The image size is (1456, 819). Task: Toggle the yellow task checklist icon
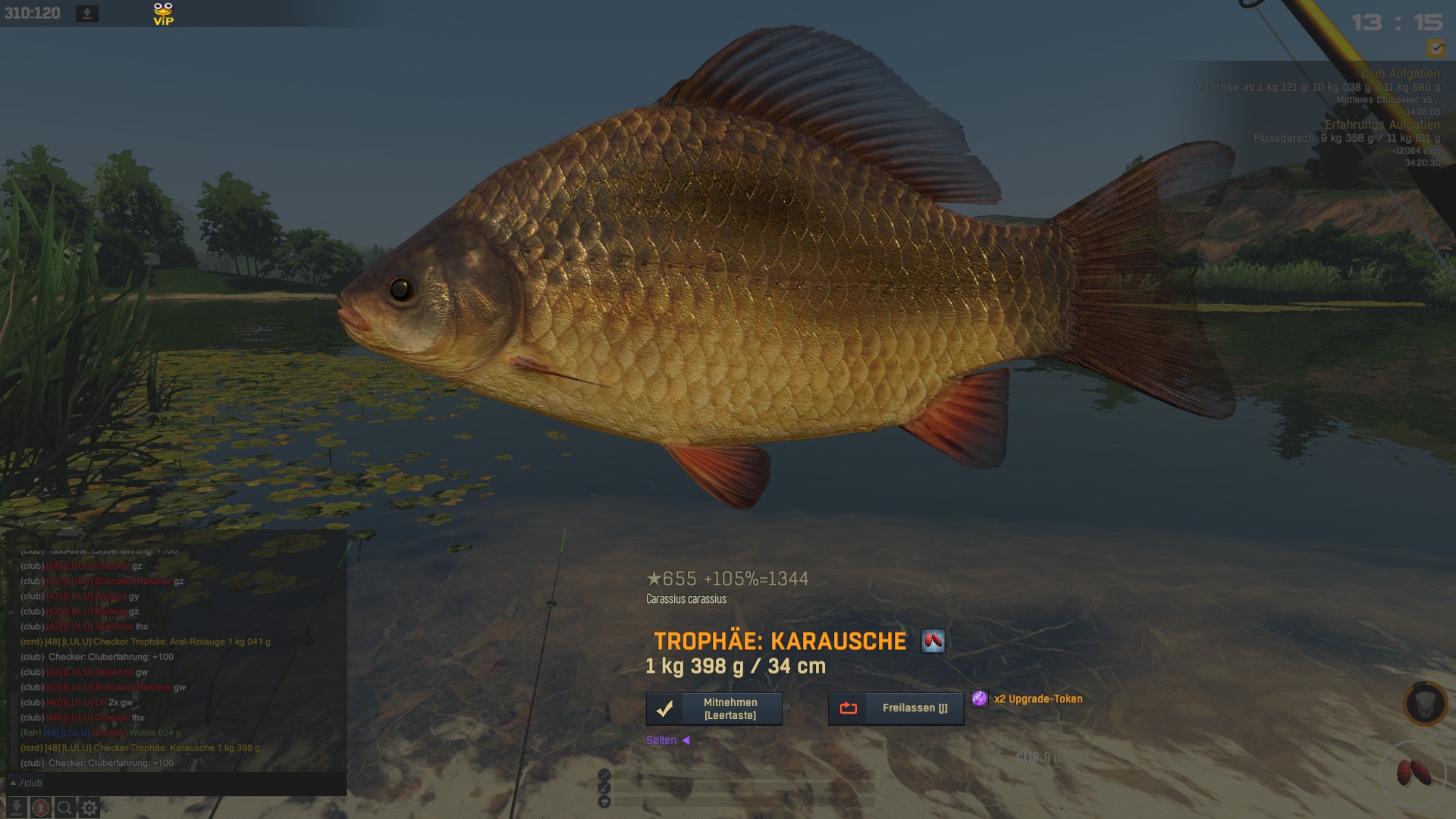1436,49
